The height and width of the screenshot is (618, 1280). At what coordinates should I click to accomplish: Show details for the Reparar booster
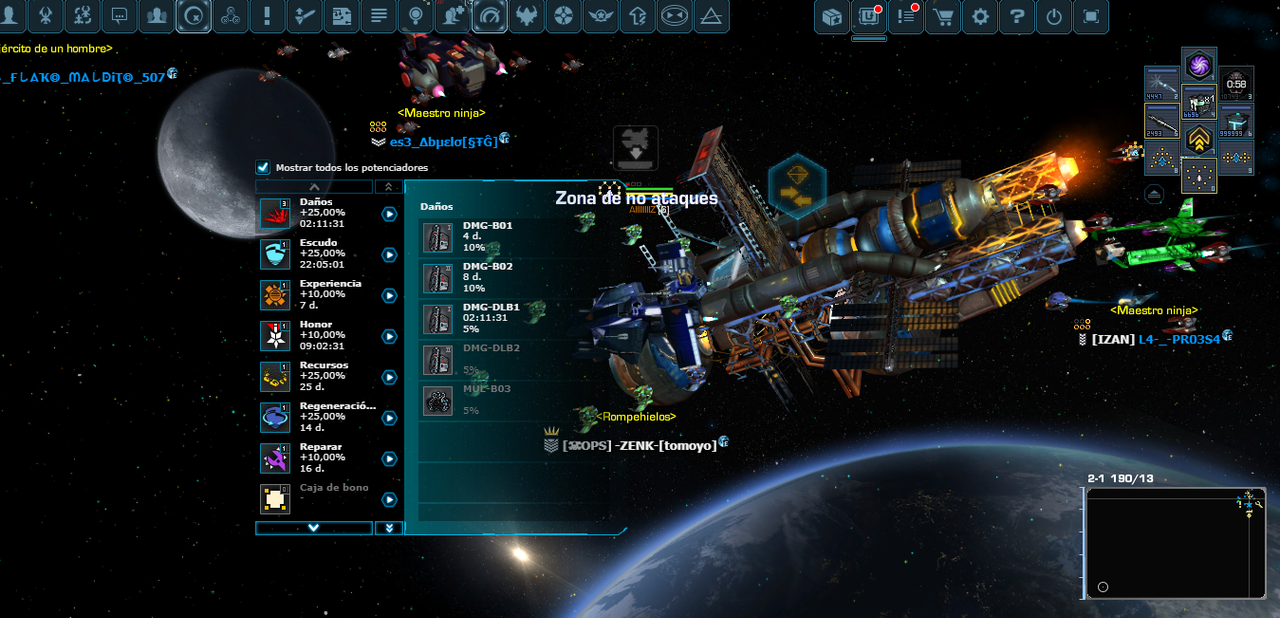click(x=389, y=459)
